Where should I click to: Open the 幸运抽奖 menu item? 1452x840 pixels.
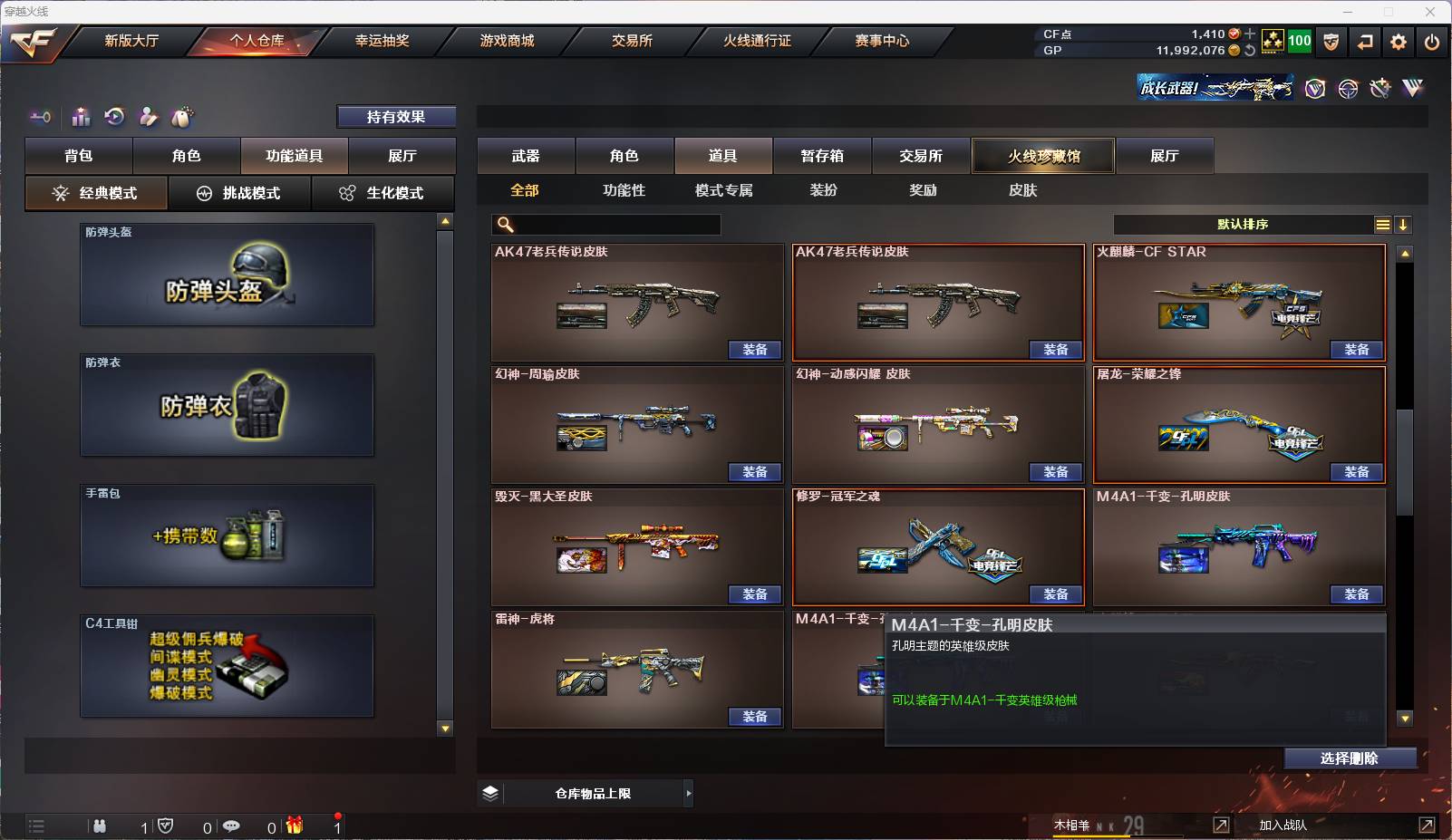382,40
